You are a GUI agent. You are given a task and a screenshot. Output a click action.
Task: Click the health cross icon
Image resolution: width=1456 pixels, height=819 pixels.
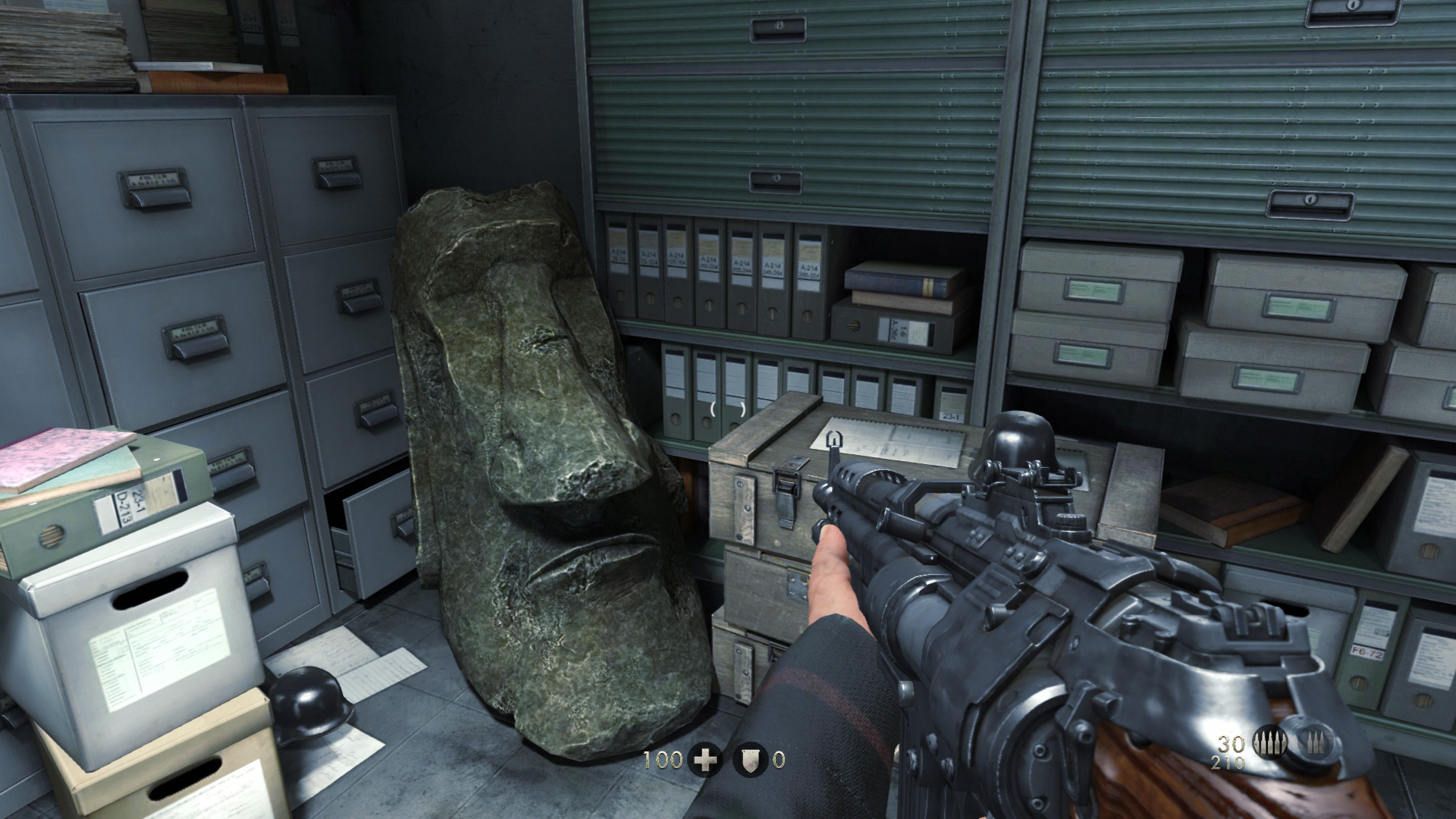(705, 759)
